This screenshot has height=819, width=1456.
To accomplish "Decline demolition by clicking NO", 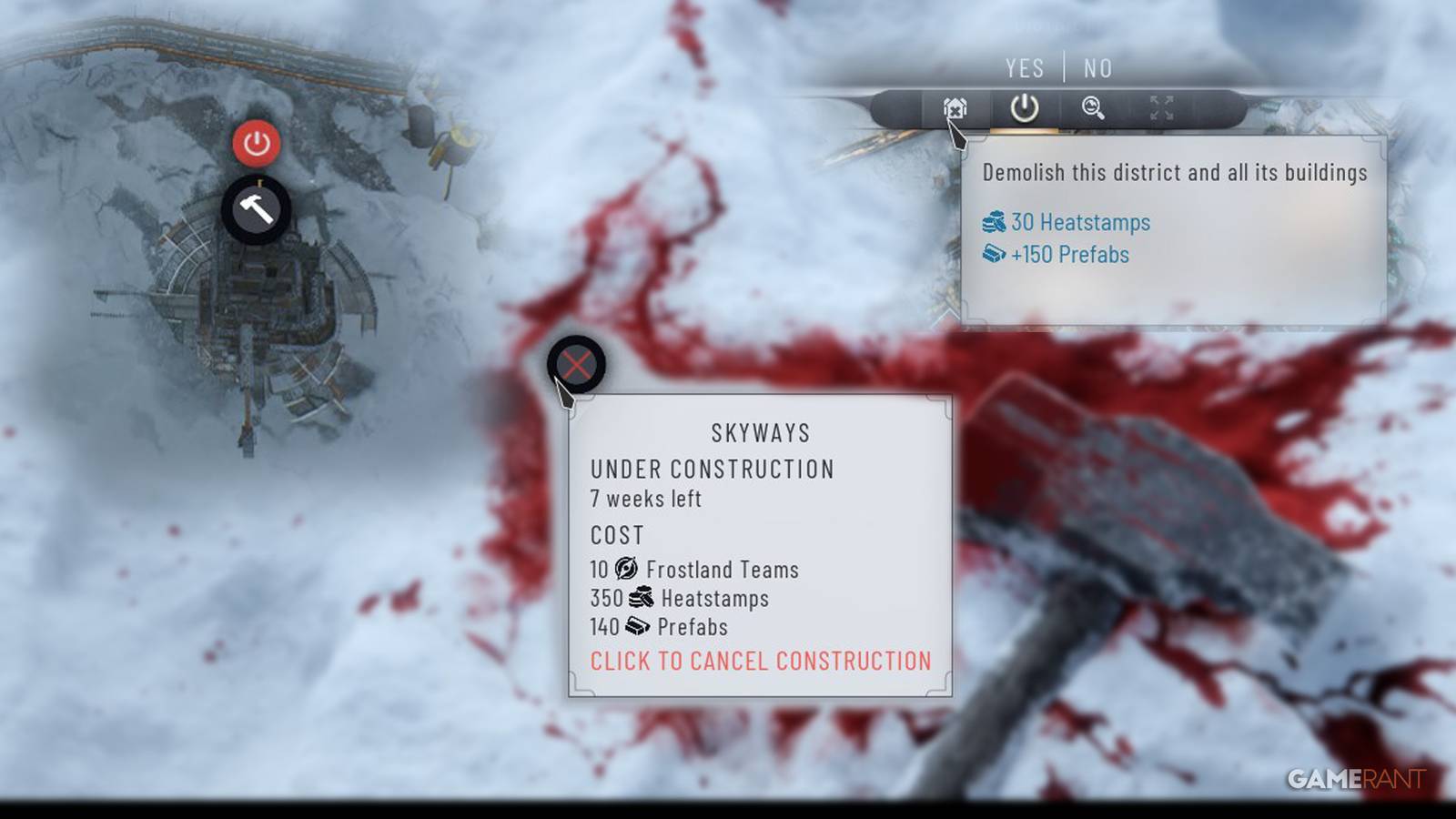I will tap(1098, 68).
